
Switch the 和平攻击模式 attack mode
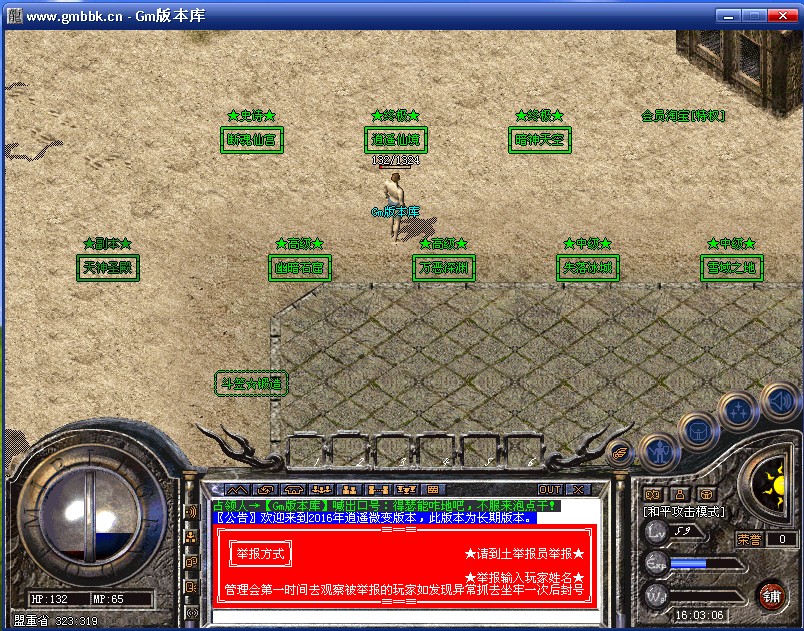point(684,512)
